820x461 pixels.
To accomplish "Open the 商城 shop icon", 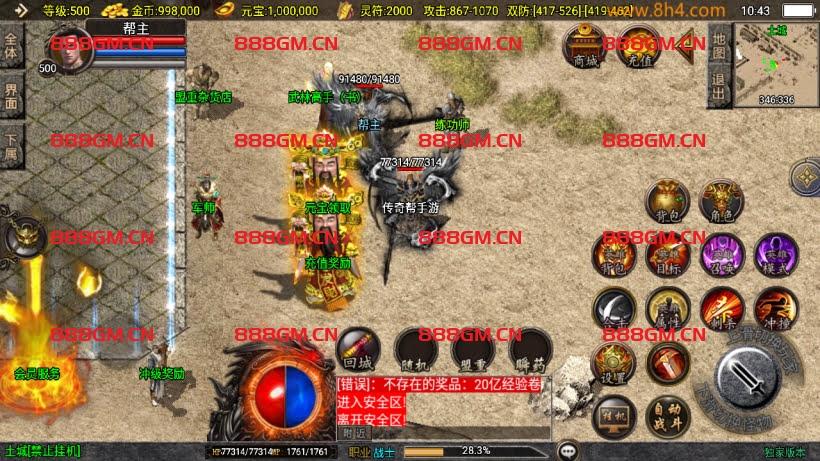I will click(x=583, y=45).
